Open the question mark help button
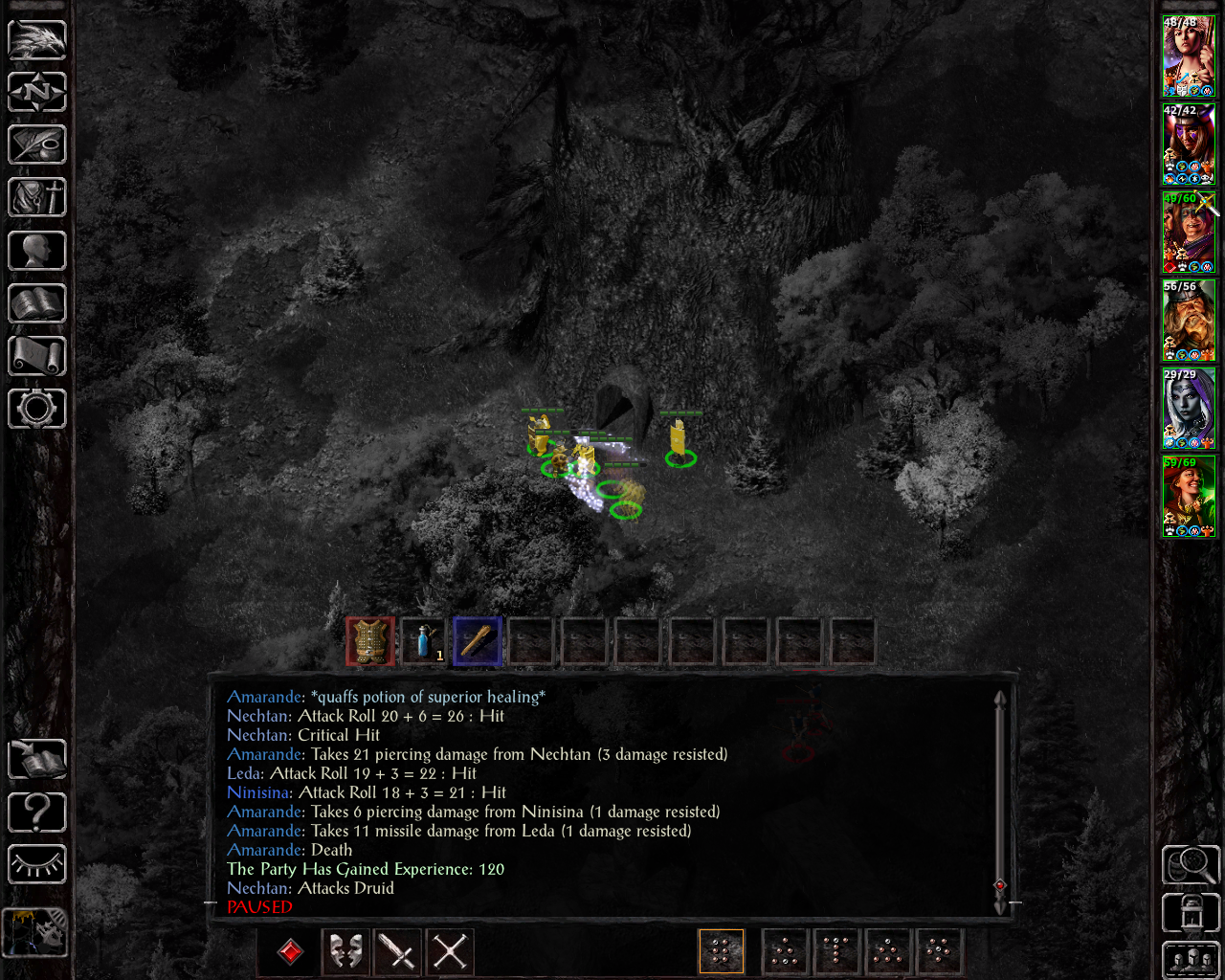Viewport: 1225px width, 980px height. [37, 813]
